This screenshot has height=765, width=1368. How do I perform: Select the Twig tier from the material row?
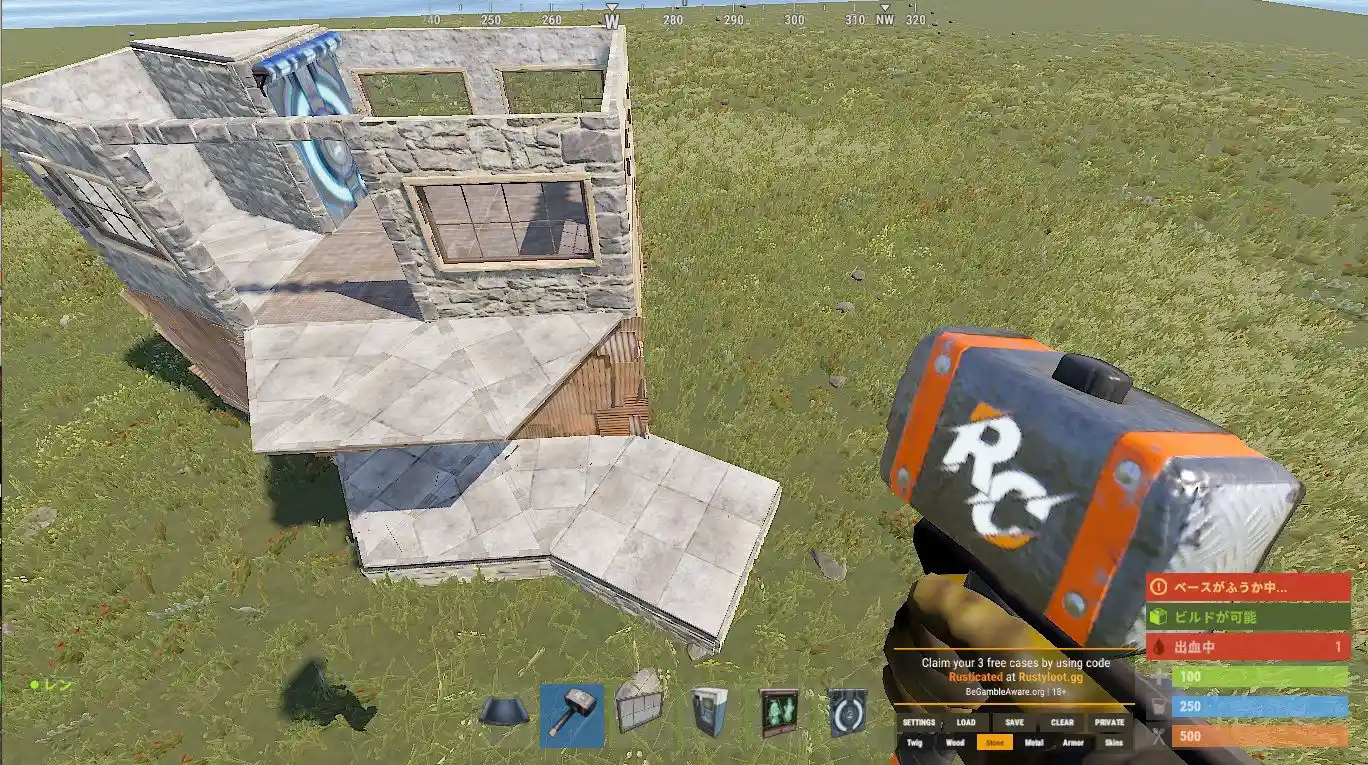913,743
